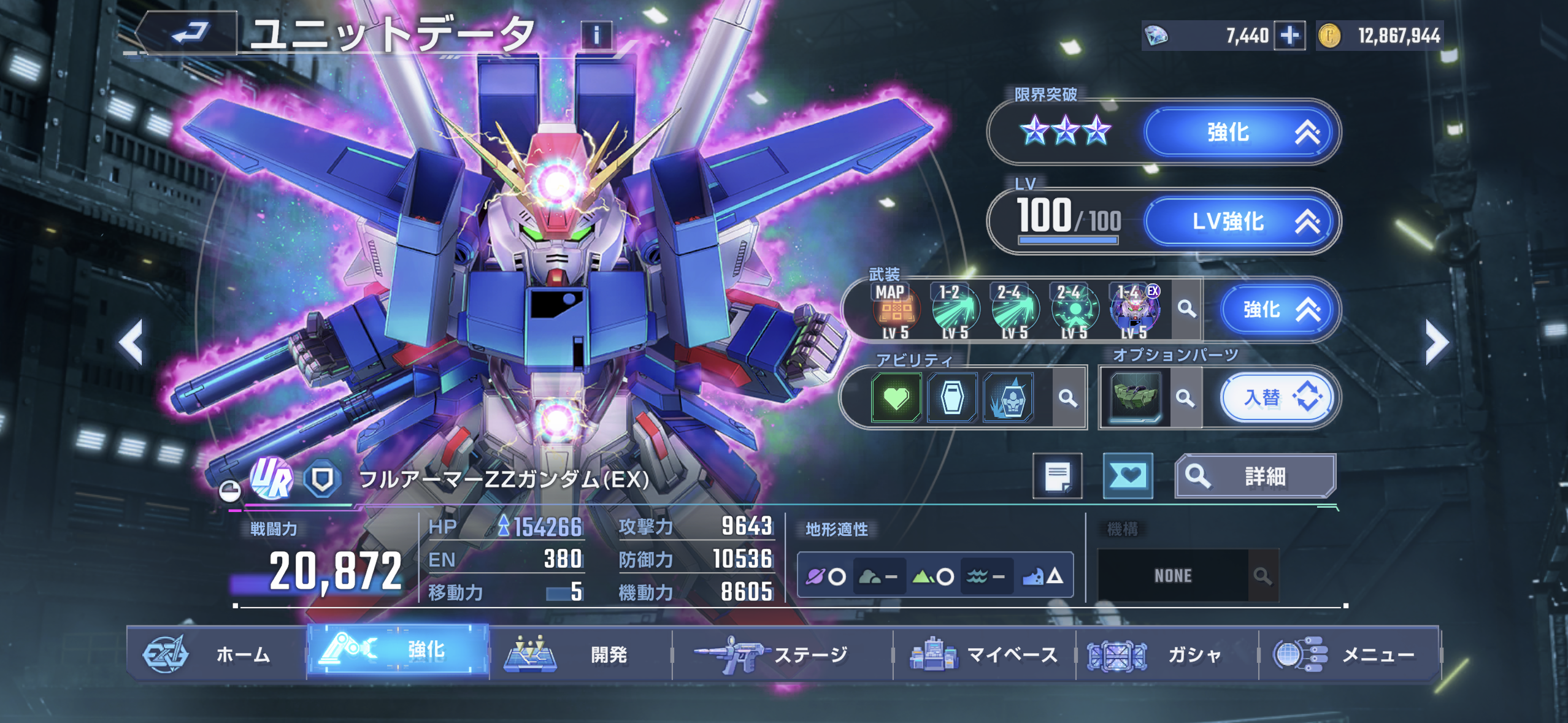Image resolution: width=1568 pixels, height=723 pixels.
Task: Show the previous unit with left arrow
Action: [131, 342]
